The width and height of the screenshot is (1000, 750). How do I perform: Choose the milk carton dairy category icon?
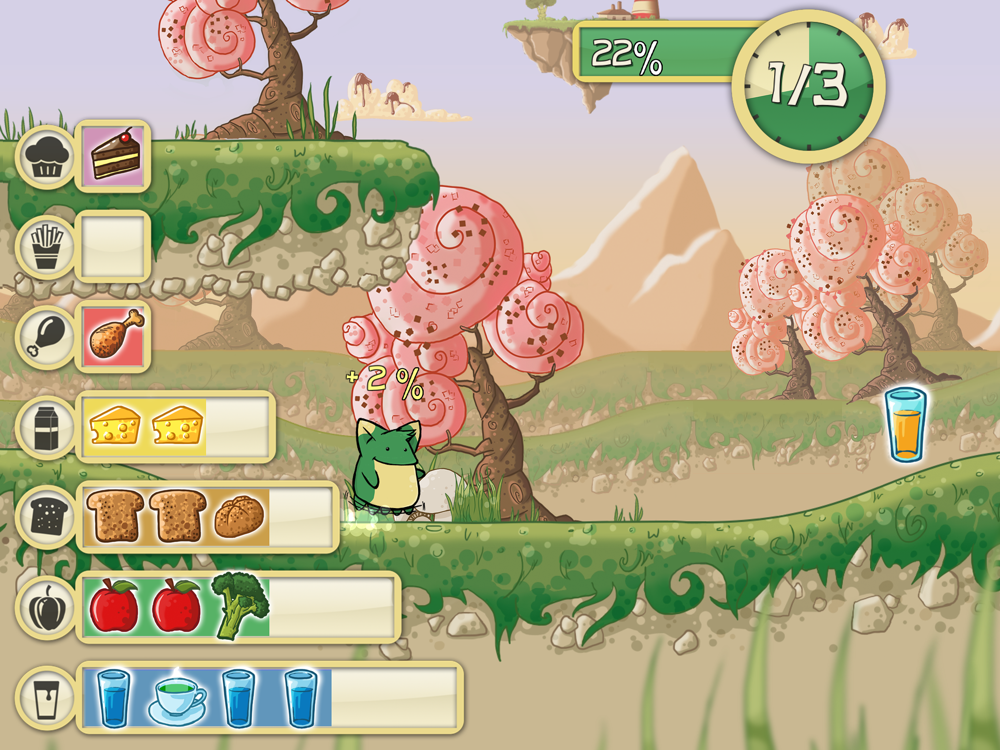pos(46,427)
